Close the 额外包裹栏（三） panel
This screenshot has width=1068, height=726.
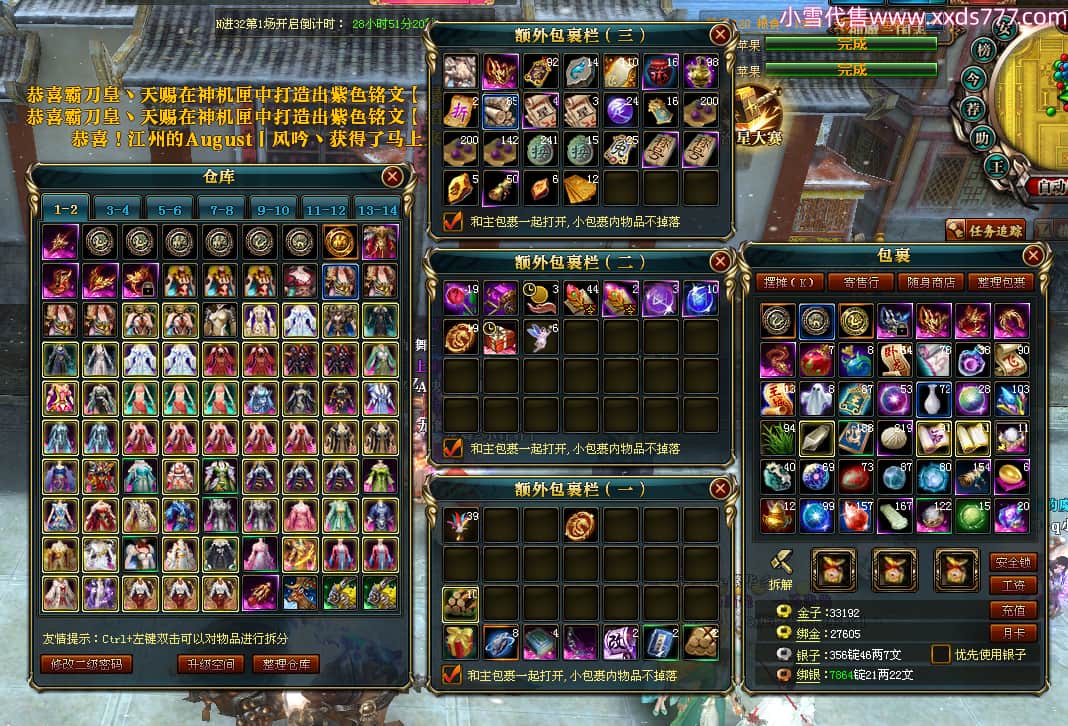point(719,35)
